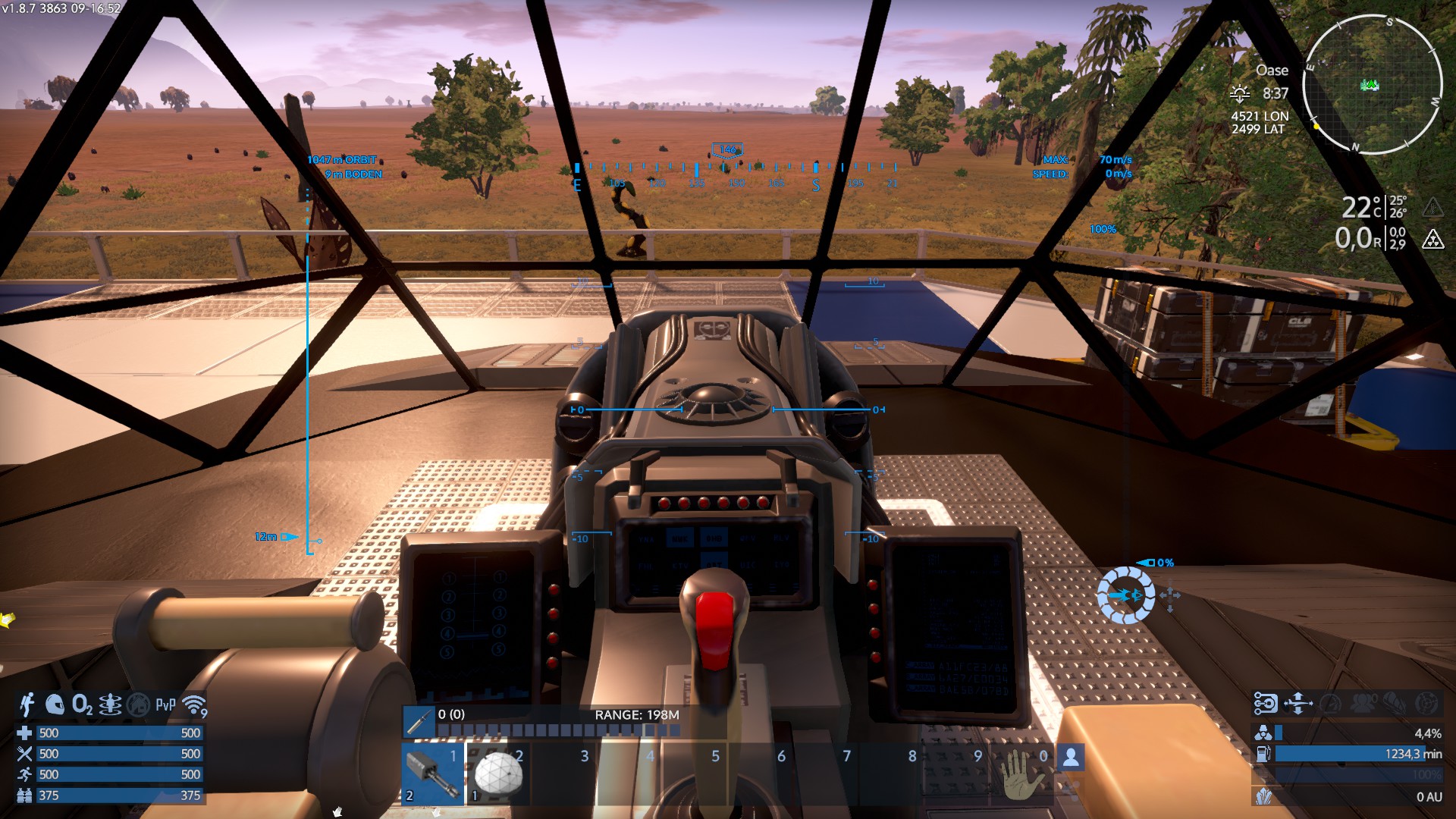Viewport: 1456px width, 819px height.
Task: Click the ship hover-direction arrows icon
Action: tap(1298, 704)
